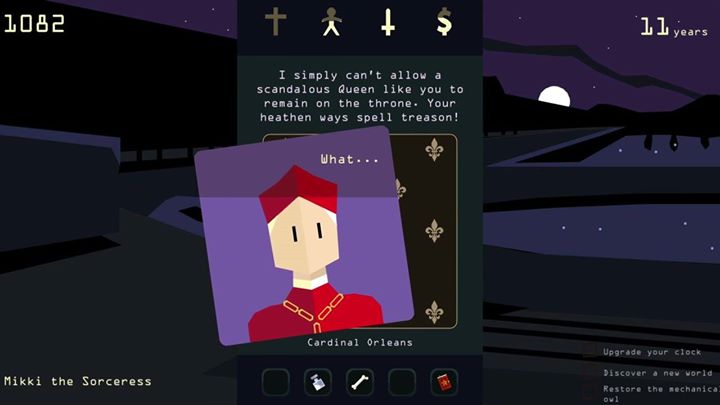
Task: Use the perfume bottle item
Action: point(317,381)
